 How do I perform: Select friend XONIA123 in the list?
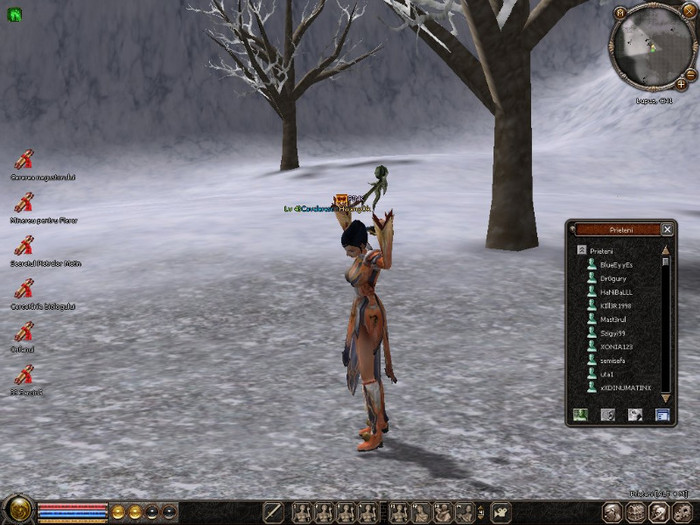pos(616,346)
